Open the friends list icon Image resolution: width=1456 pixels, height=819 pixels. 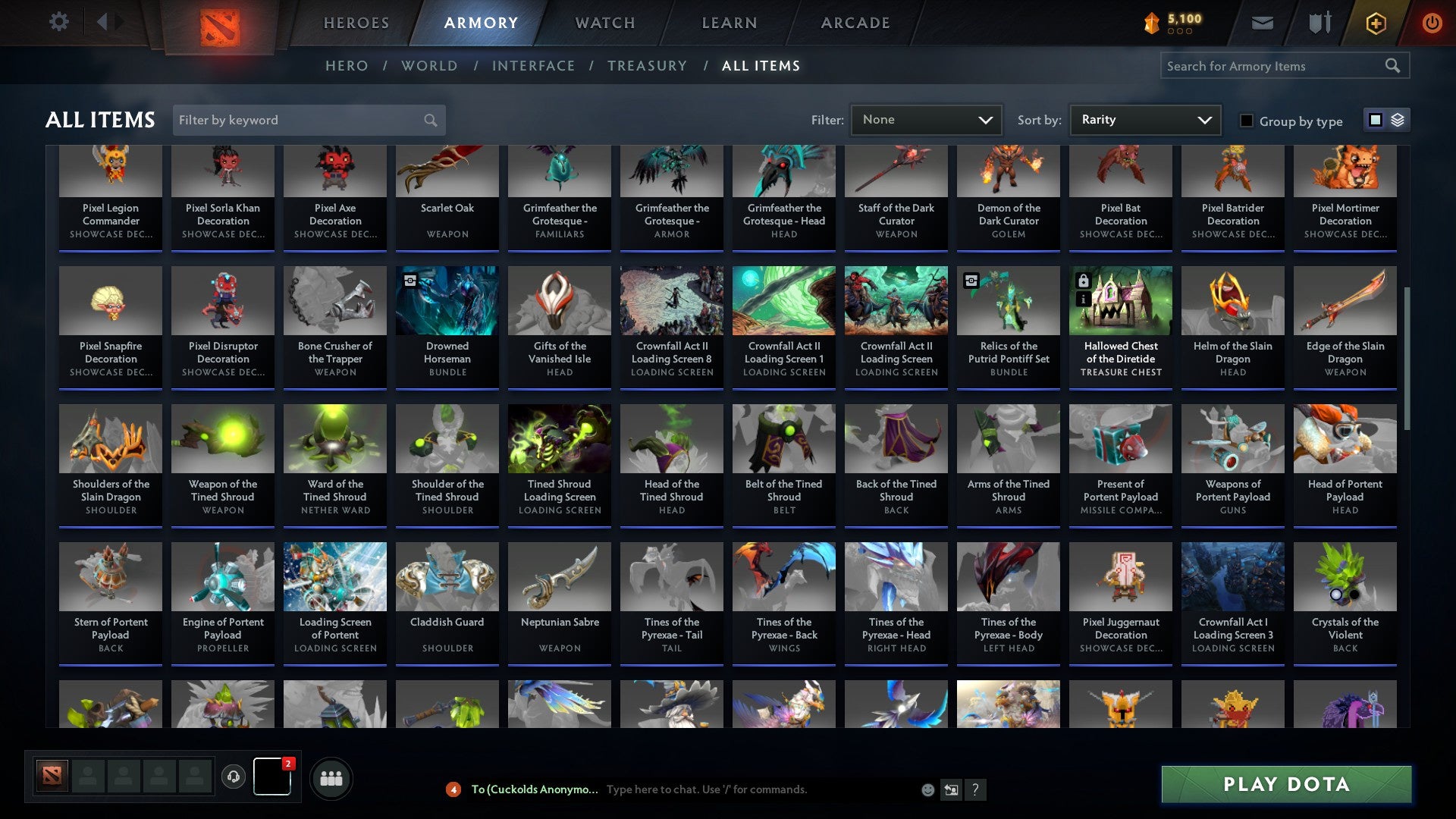click(331, 777)
